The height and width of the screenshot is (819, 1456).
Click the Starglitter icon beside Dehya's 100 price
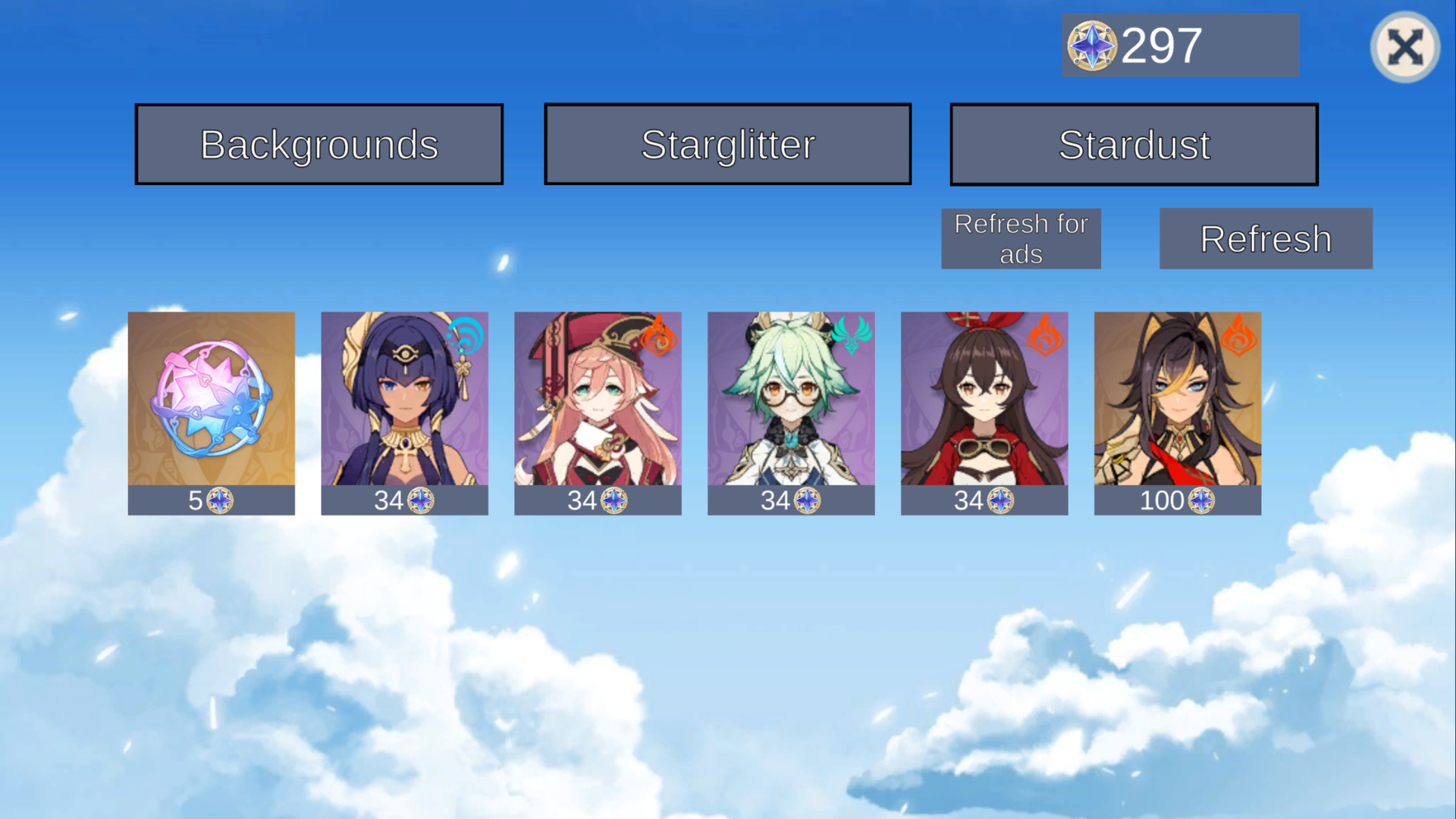tap(1200, 500)
